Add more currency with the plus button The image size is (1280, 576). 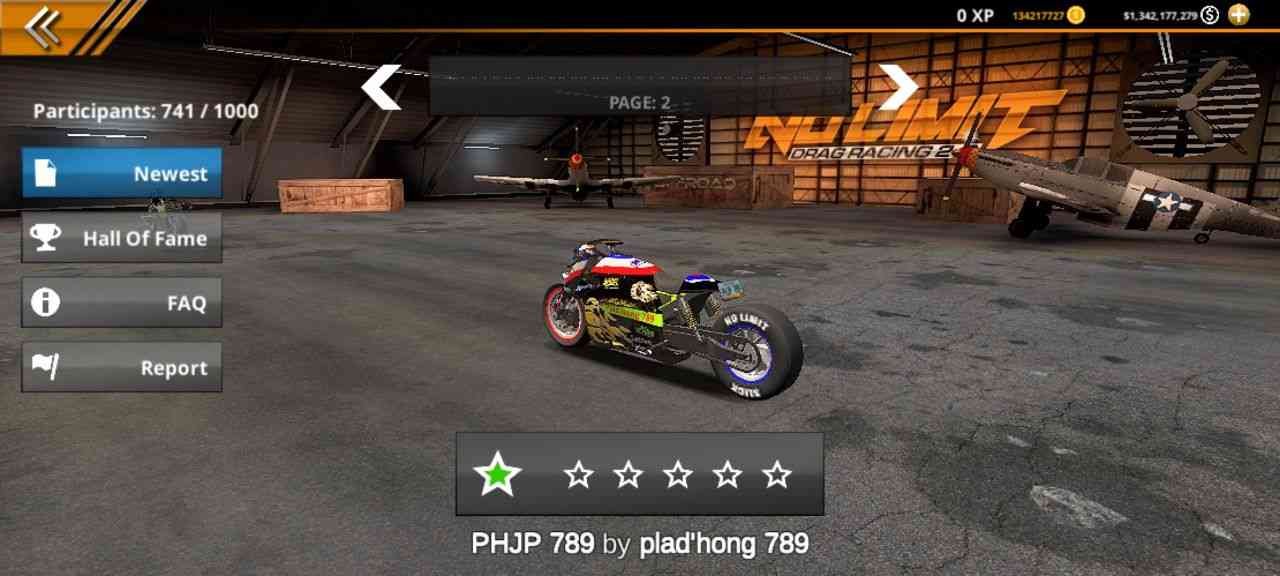pos(1238,15)
